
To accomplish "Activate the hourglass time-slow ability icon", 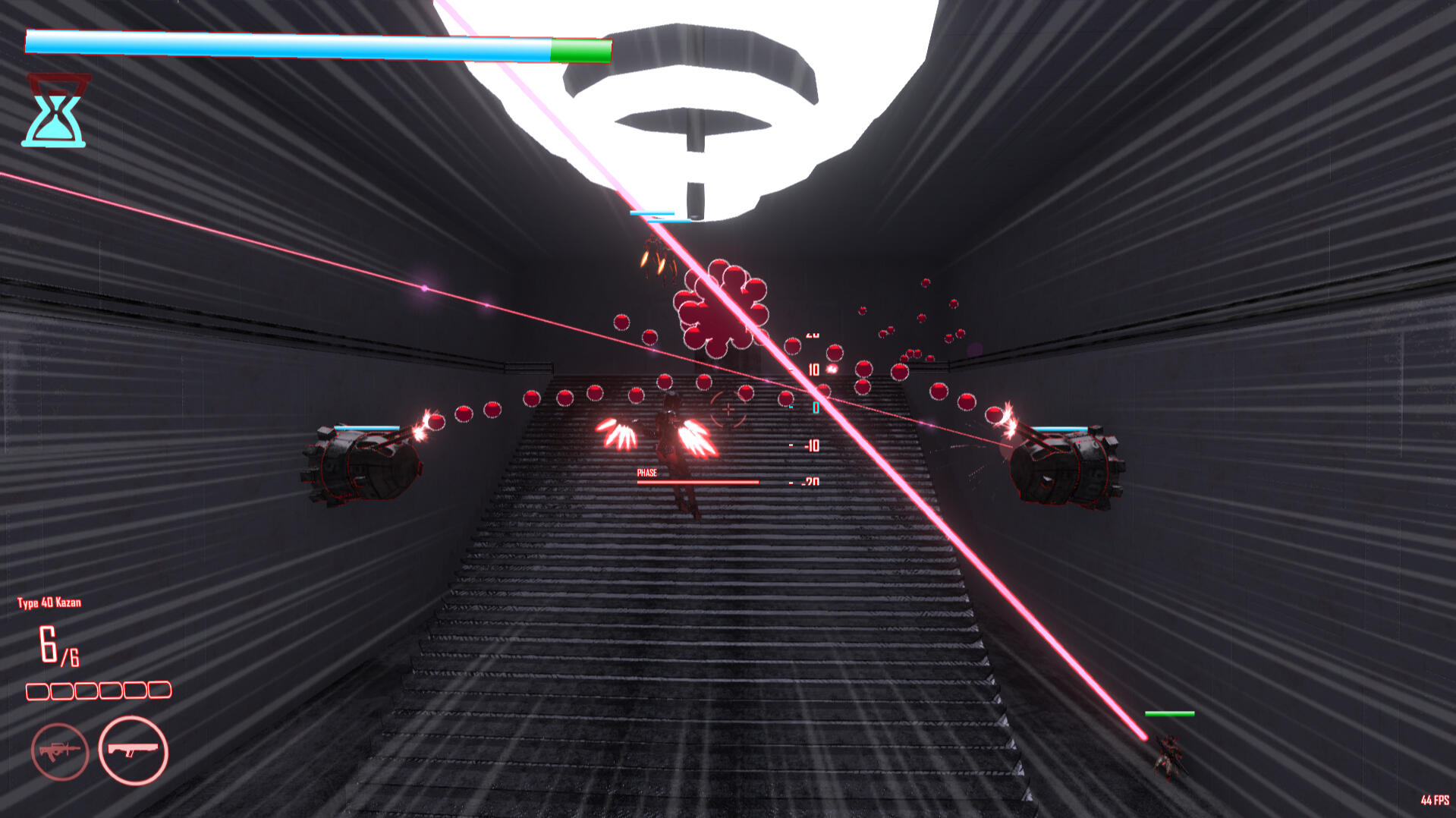I will click(x=55, y=112).
